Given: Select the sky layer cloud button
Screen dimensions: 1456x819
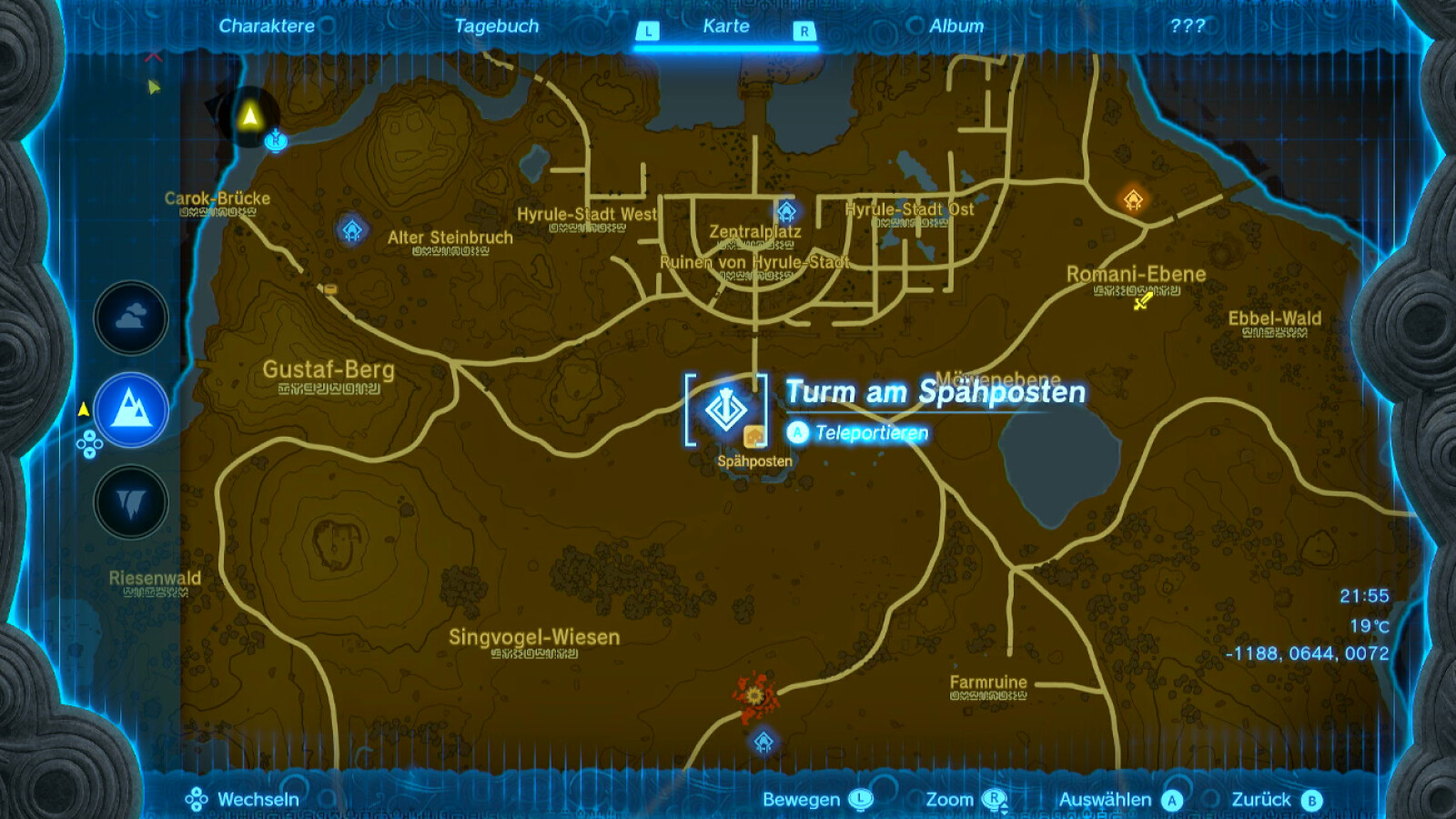Looking at the screenshot, I should coord(131,318).
